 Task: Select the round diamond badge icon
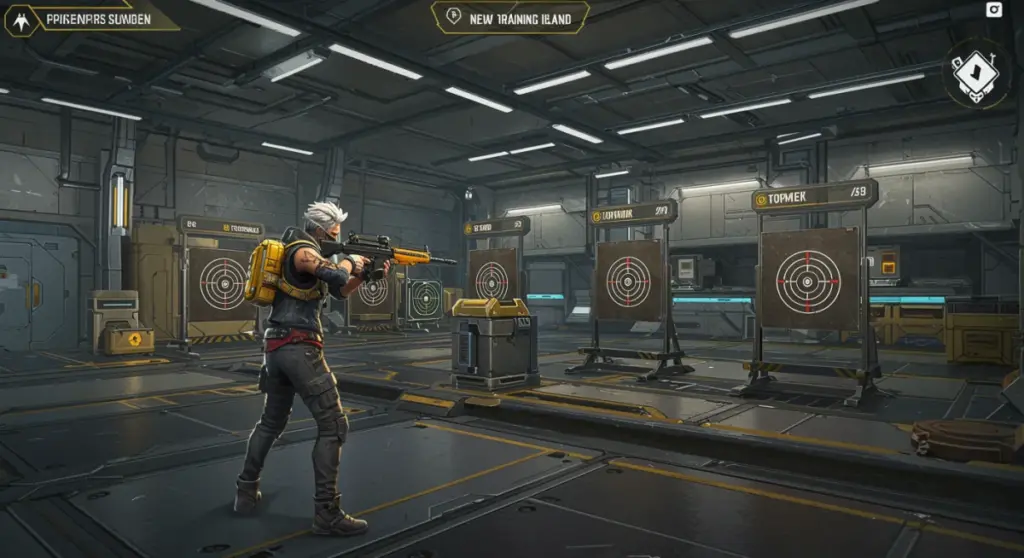tap(976, 73)
